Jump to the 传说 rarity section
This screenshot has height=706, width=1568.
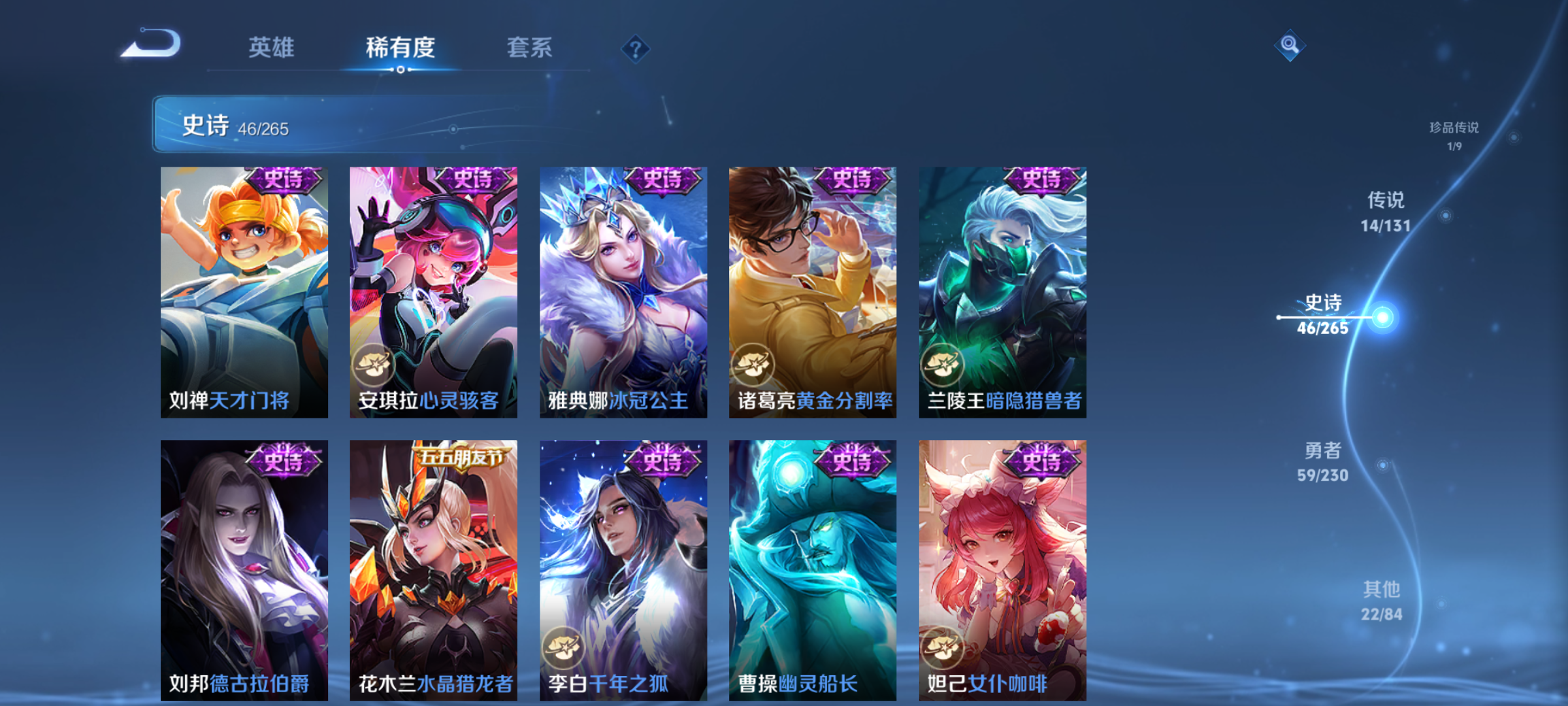point(1386,211)
